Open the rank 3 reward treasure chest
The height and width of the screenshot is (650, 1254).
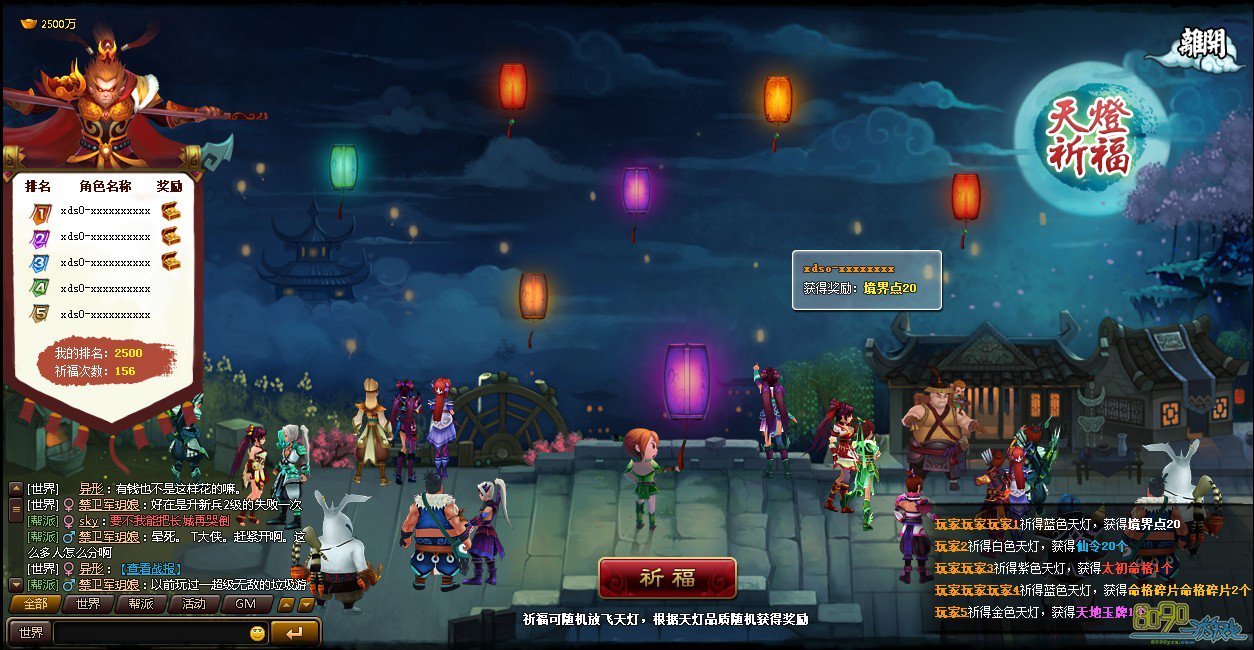(171, 262)
